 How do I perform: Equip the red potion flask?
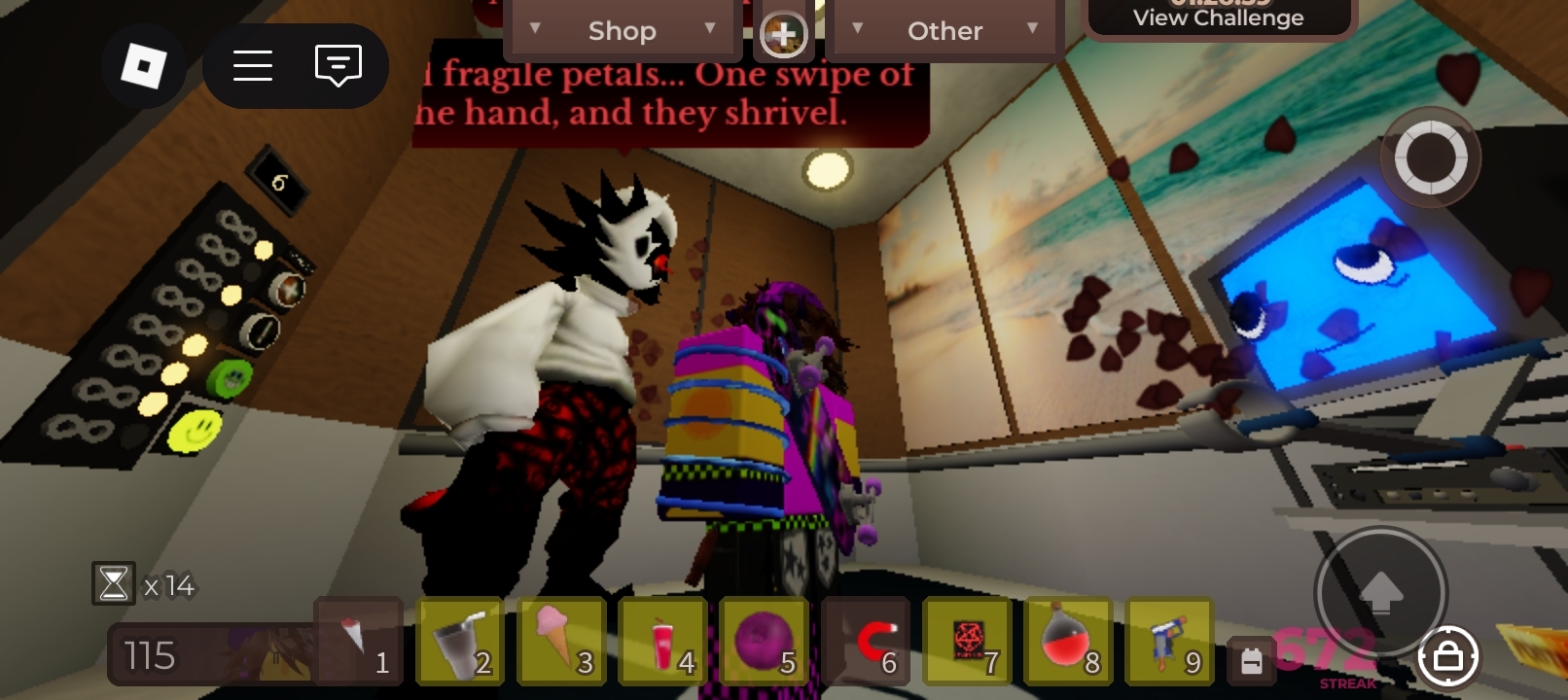coord(1068,642)
